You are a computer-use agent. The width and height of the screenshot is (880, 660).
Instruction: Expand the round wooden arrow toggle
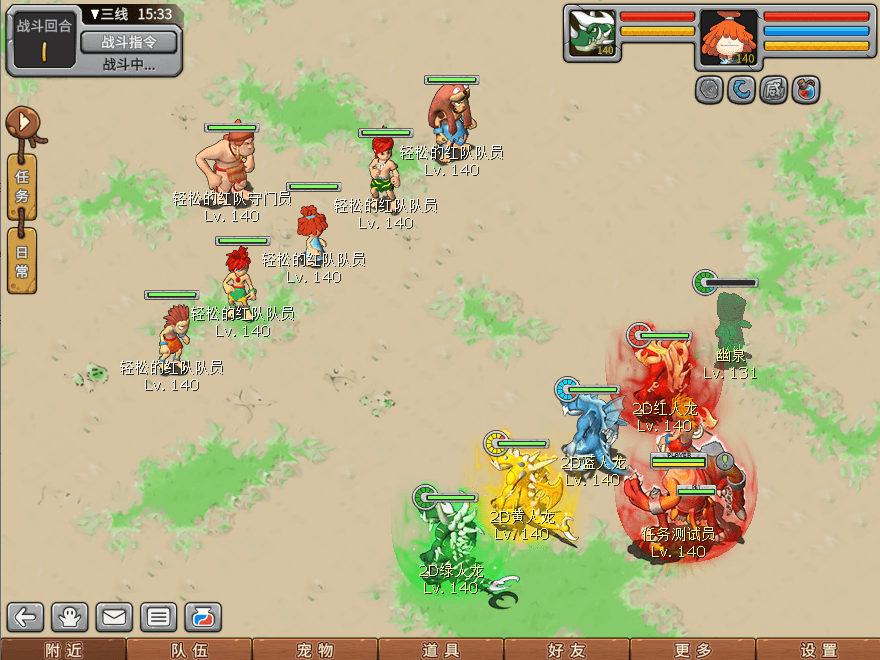24,125
